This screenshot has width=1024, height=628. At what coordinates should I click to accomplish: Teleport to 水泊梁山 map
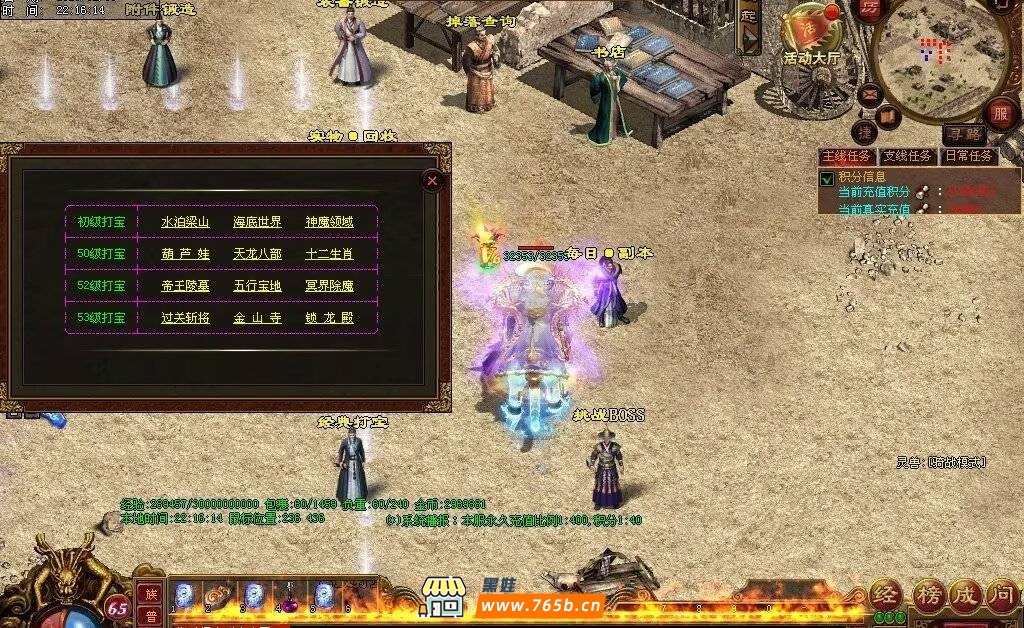coord(185,222)
